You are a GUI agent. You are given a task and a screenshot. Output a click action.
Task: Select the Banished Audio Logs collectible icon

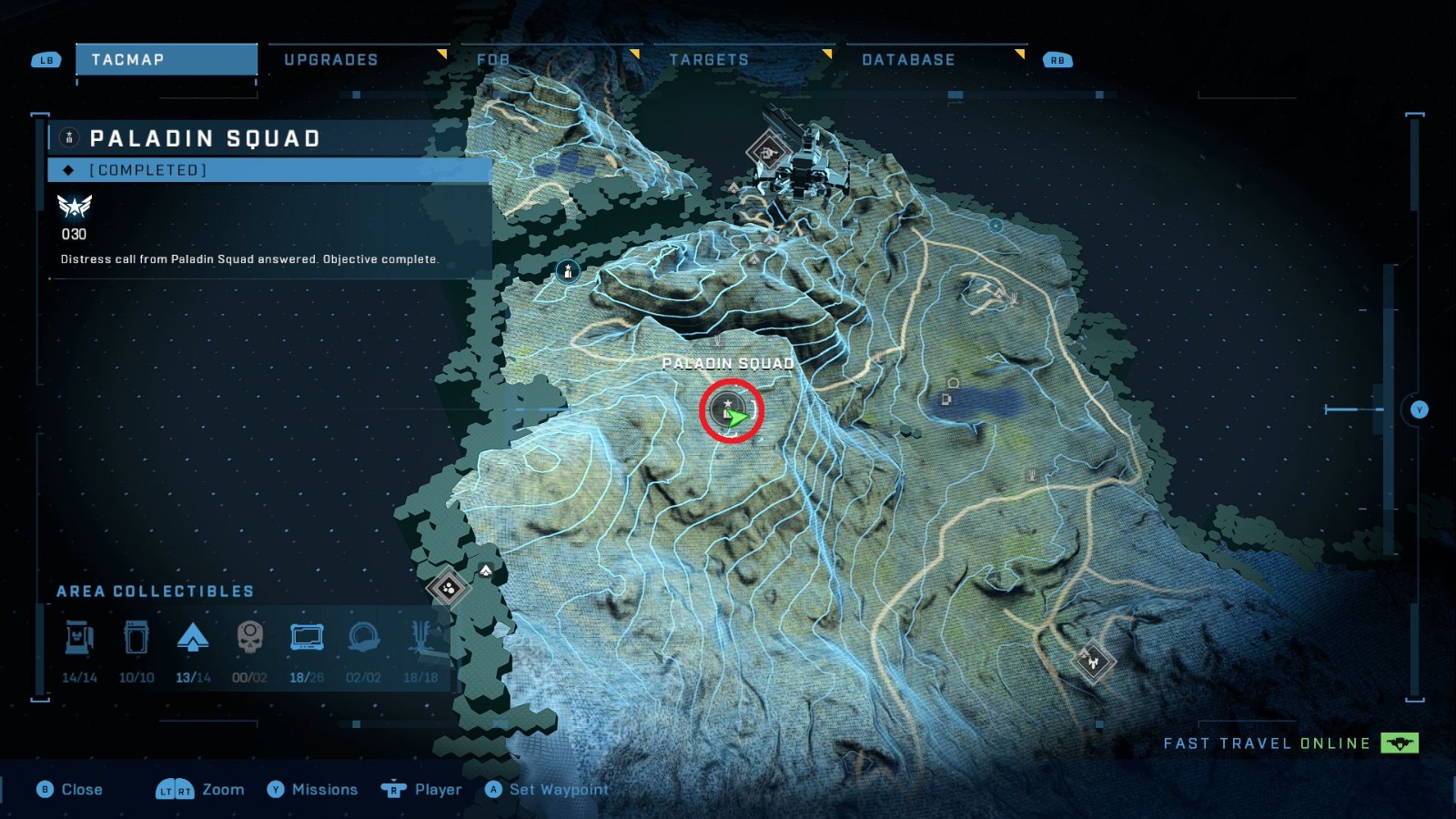(366, 640)
